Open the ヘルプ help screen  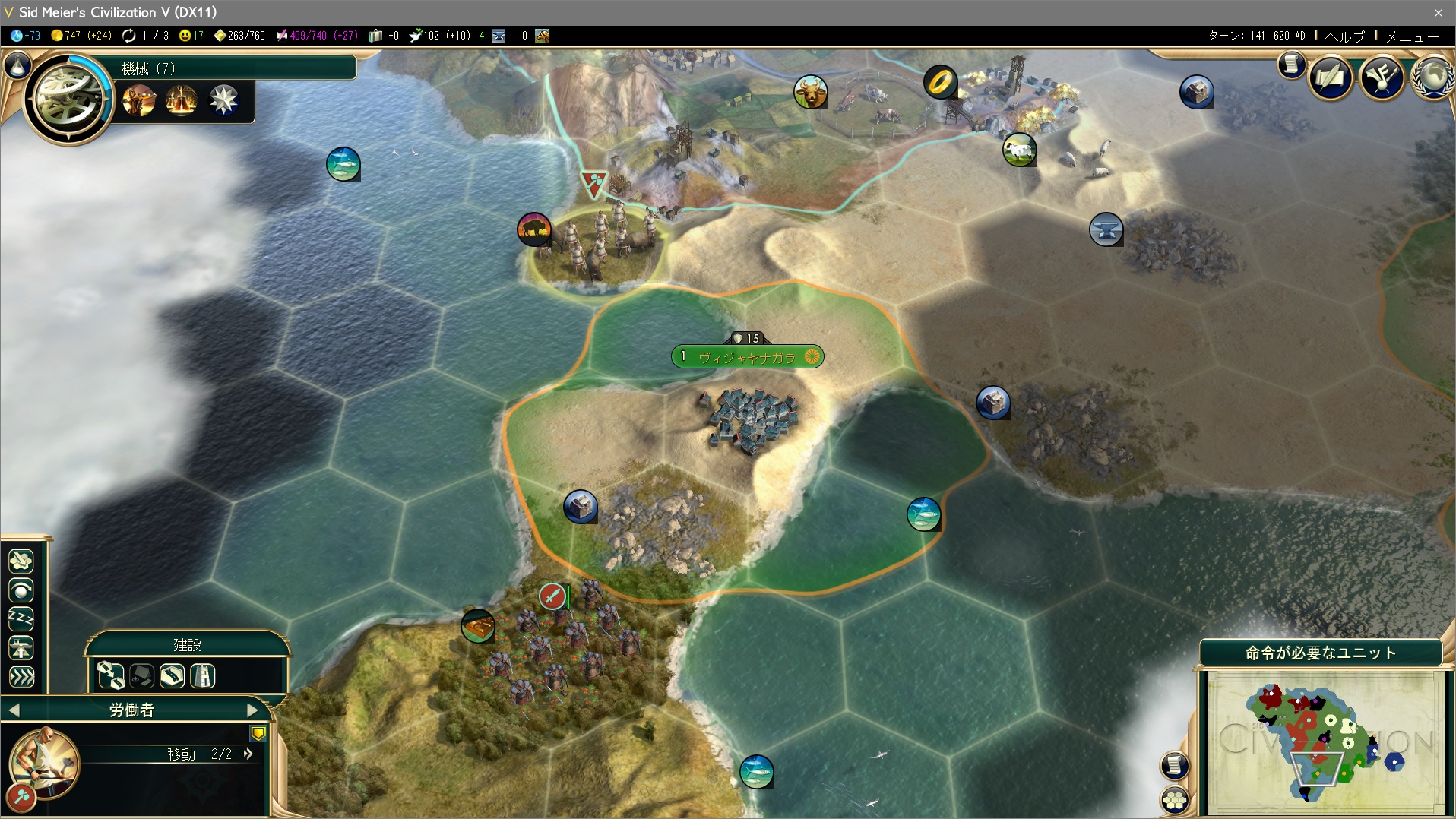click(x=1344, y=36)
